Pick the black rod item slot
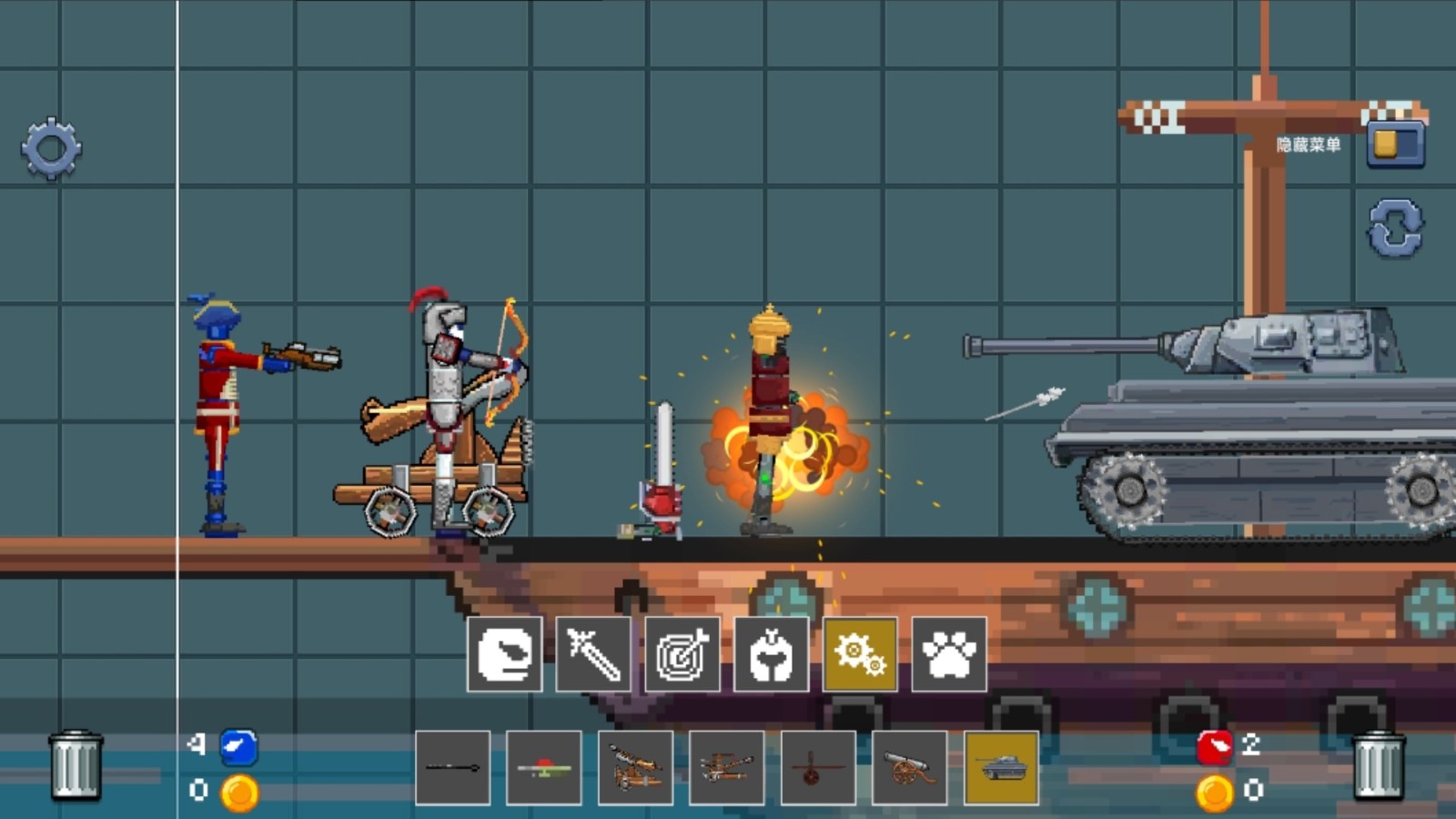 coord(453,768)
